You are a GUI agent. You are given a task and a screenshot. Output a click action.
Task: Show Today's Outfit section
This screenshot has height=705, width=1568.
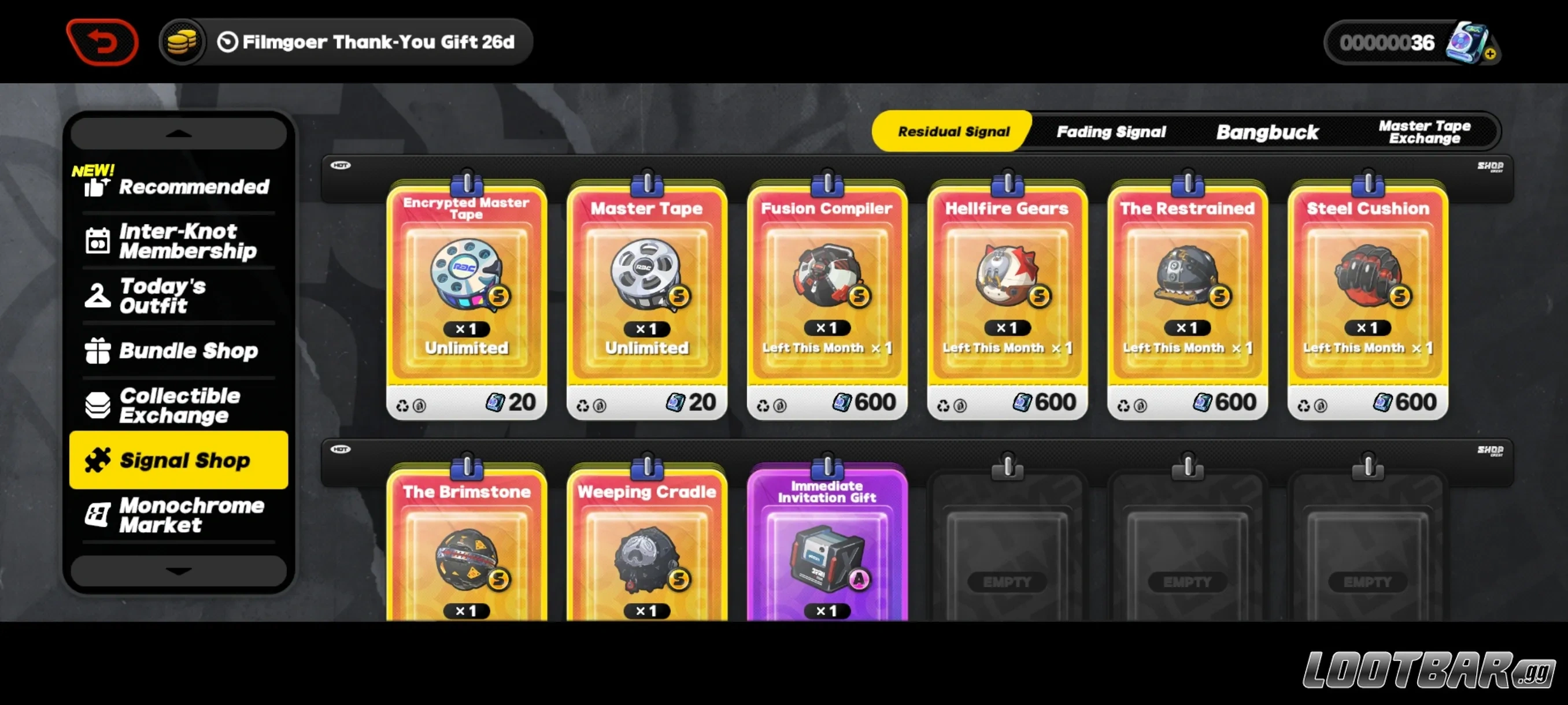(x=177, y=295)
